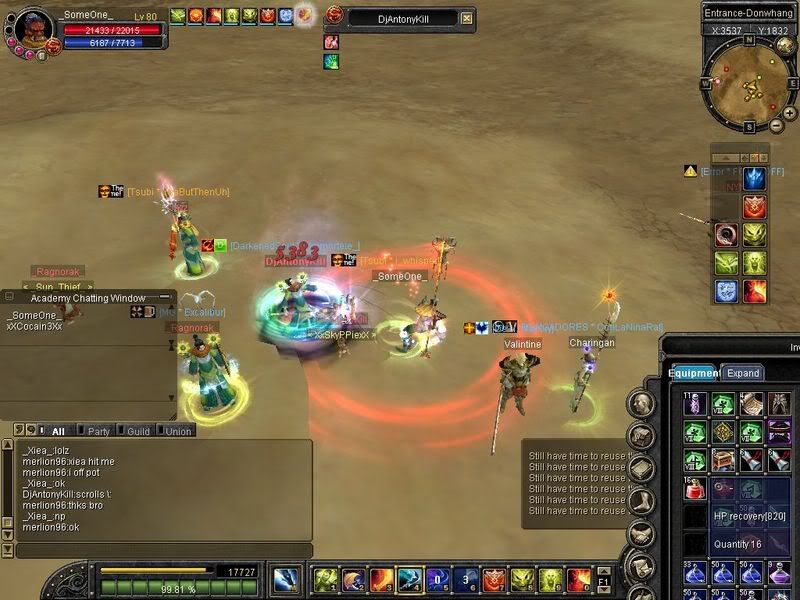Use the blue ice crystal skill in the side bar
This screenshot has width=800, height=600.
click(755, 178)
